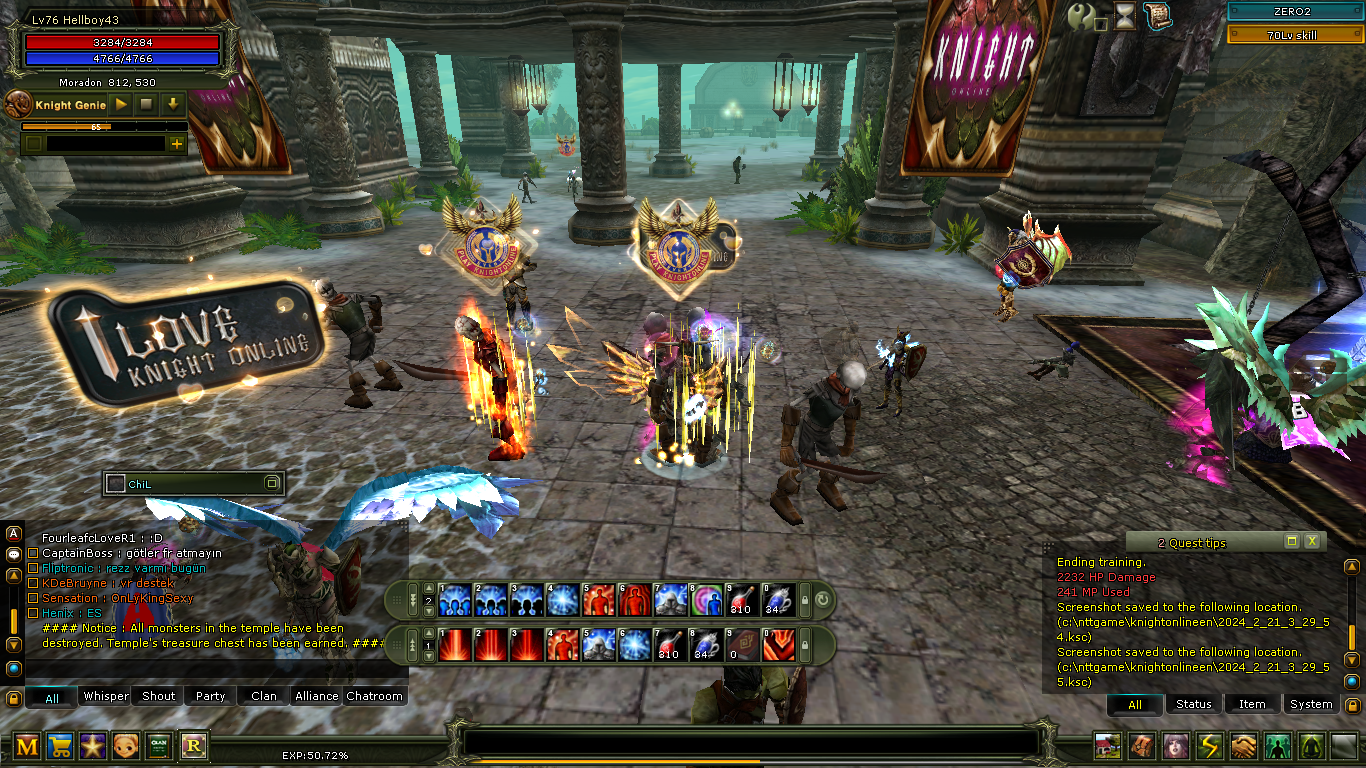Click the 70Lv skill button
The height and width of the screenshot is (768, 1366).
tap(1296, 35)
